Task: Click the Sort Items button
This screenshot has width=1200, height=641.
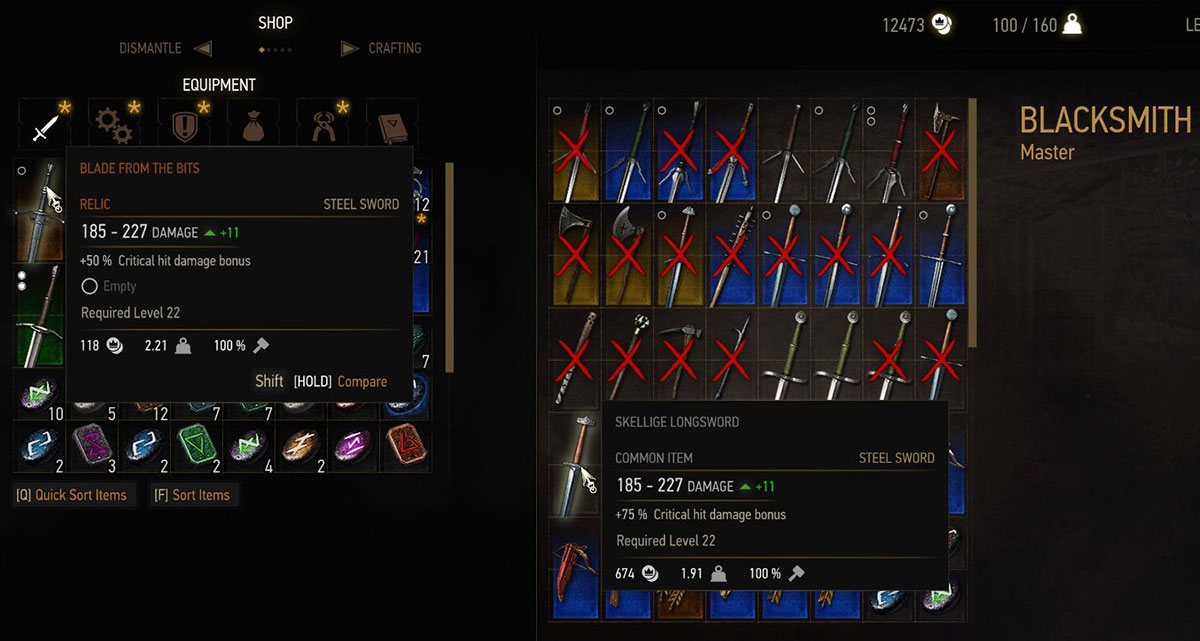Action: [x=191, y=495]
